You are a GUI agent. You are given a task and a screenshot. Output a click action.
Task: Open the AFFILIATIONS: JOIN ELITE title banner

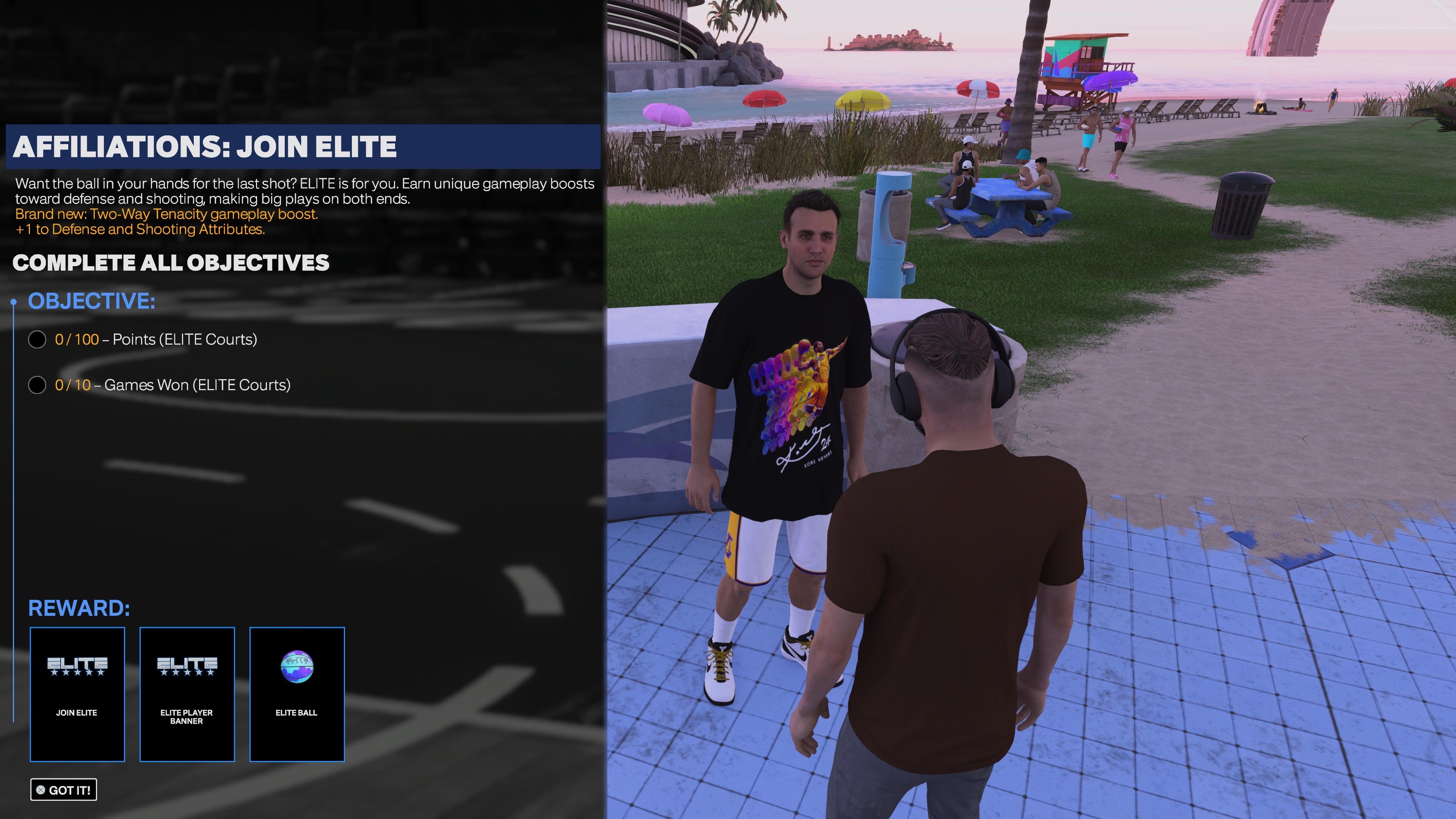(x=206, y=147)
